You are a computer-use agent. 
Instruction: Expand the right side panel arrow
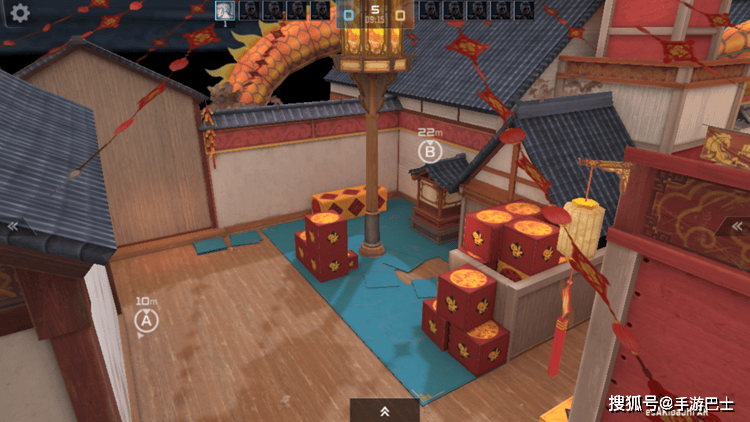point(738,226)
